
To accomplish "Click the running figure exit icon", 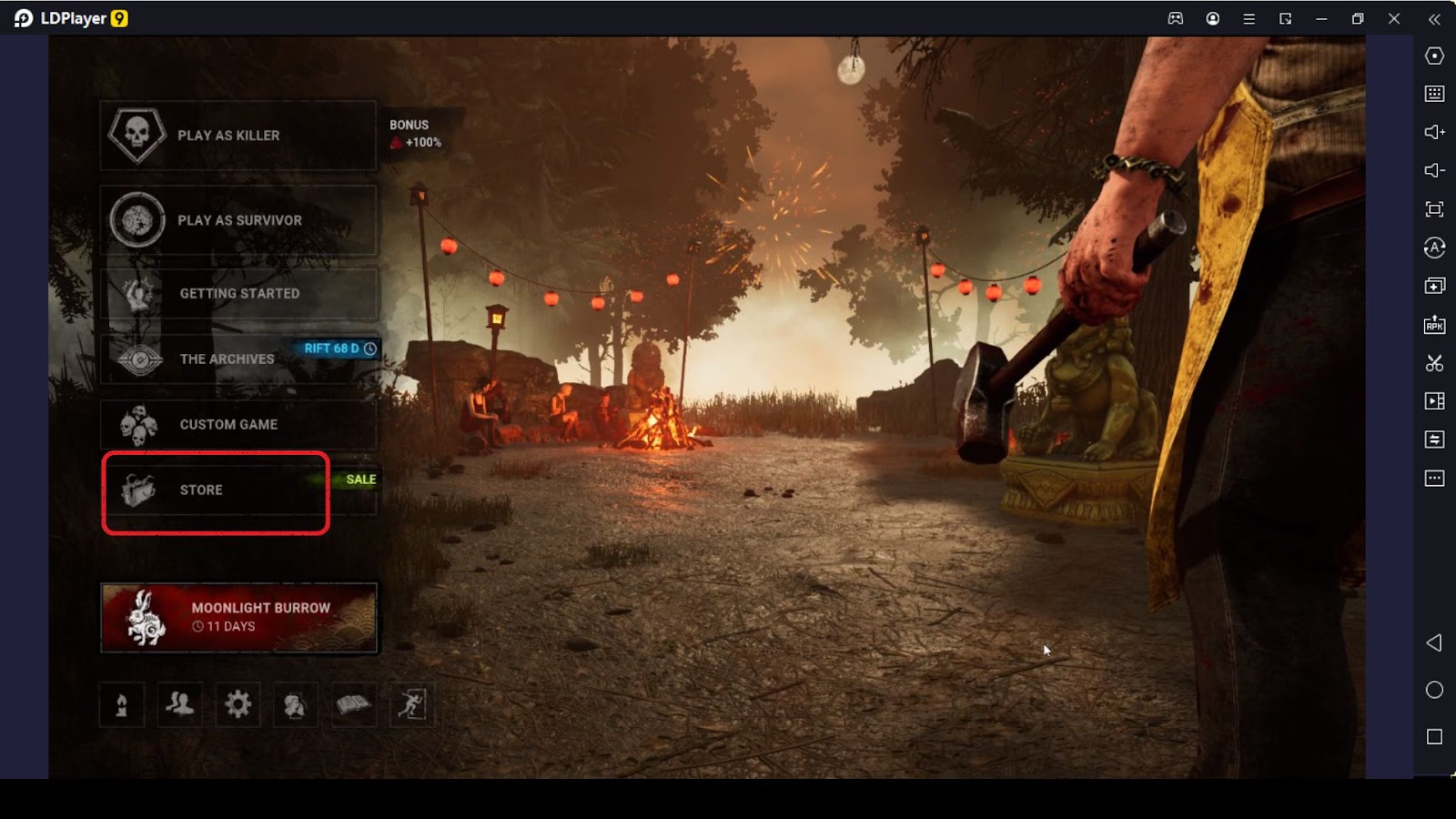I will 411,704.
